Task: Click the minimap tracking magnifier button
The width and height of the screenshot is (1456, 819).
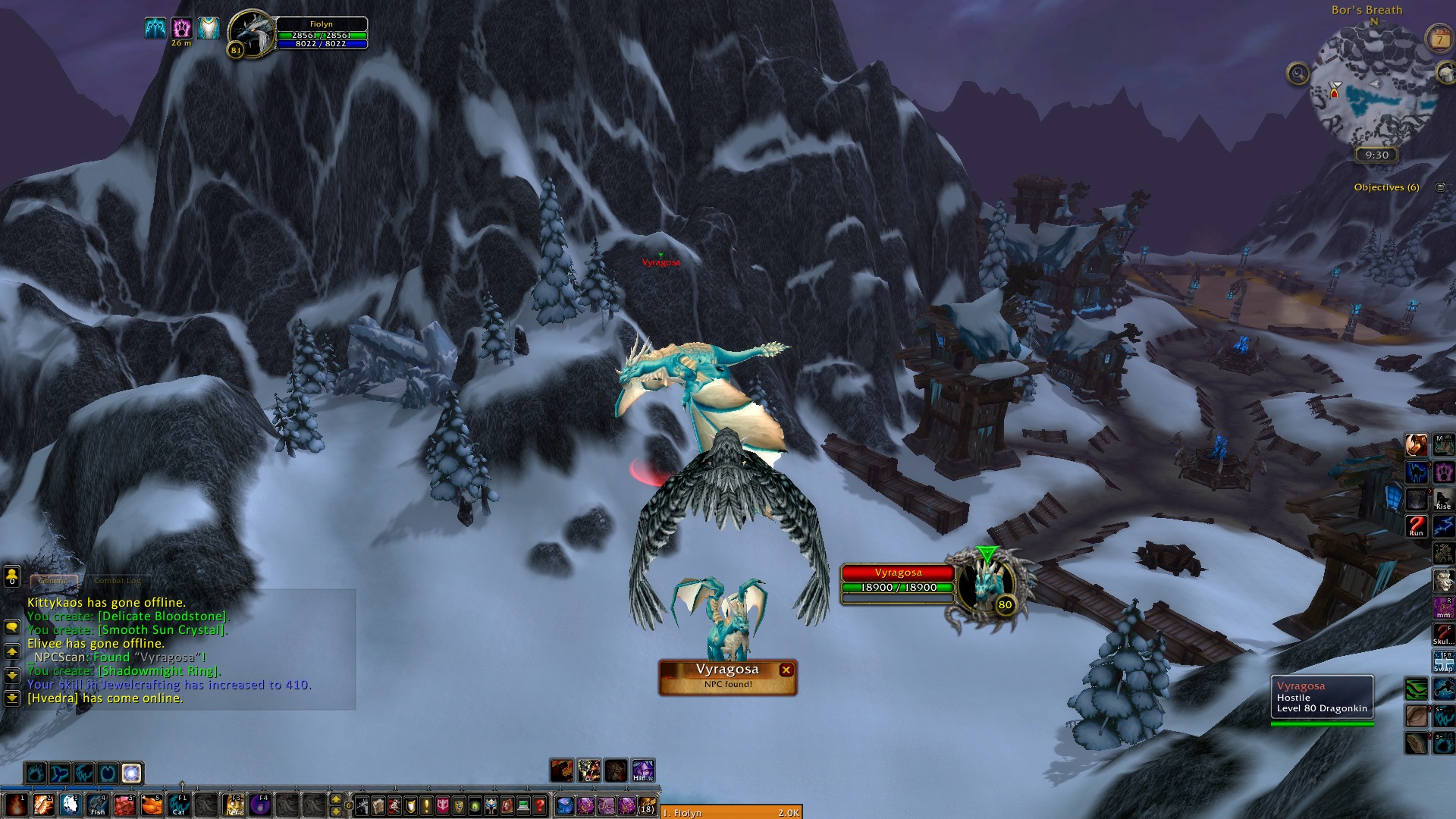Action: 1298,74
